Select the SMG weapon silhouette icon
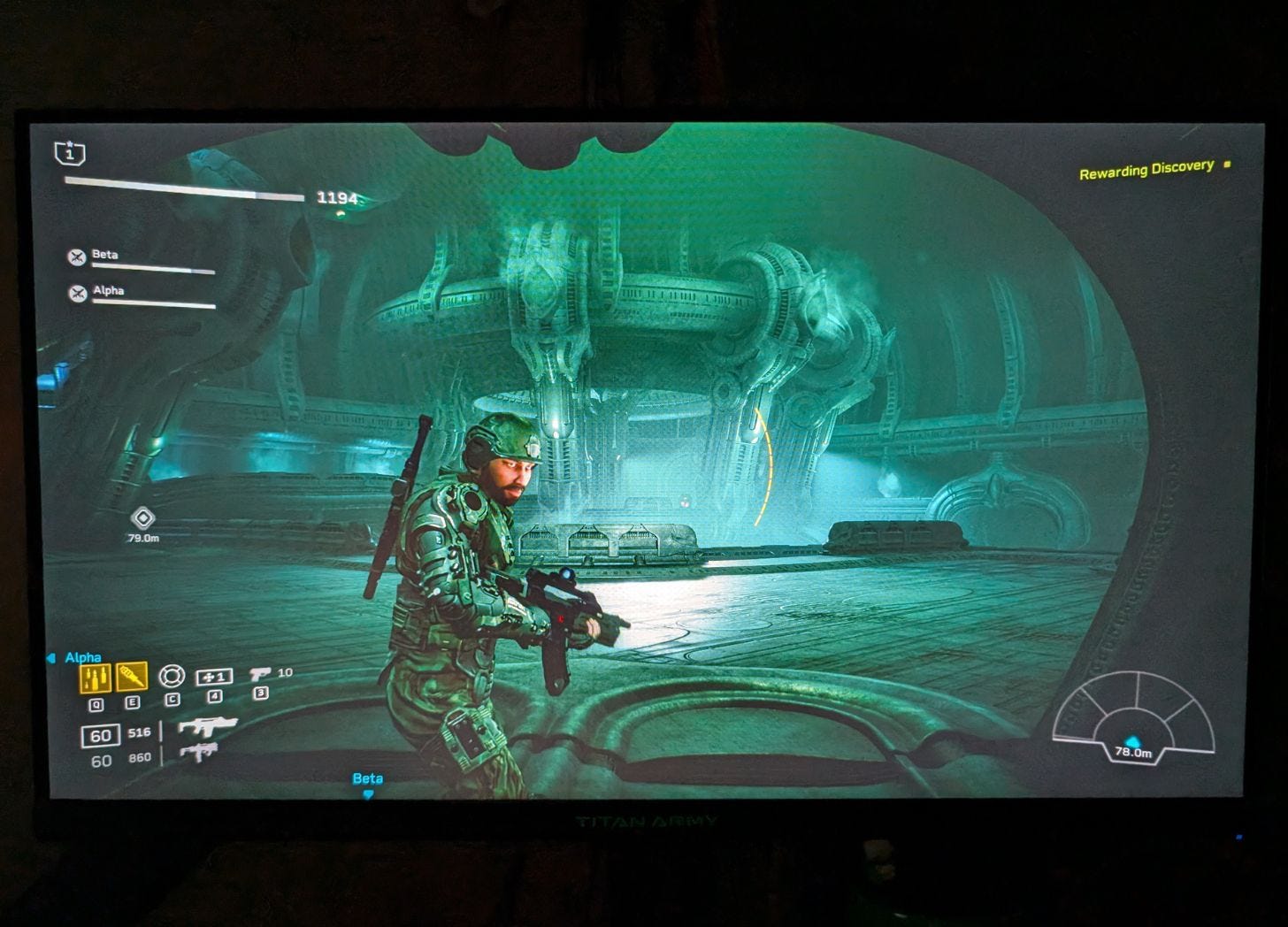Image resolution: width=1288 pixels, height=927 pixels. coord(201,753)
